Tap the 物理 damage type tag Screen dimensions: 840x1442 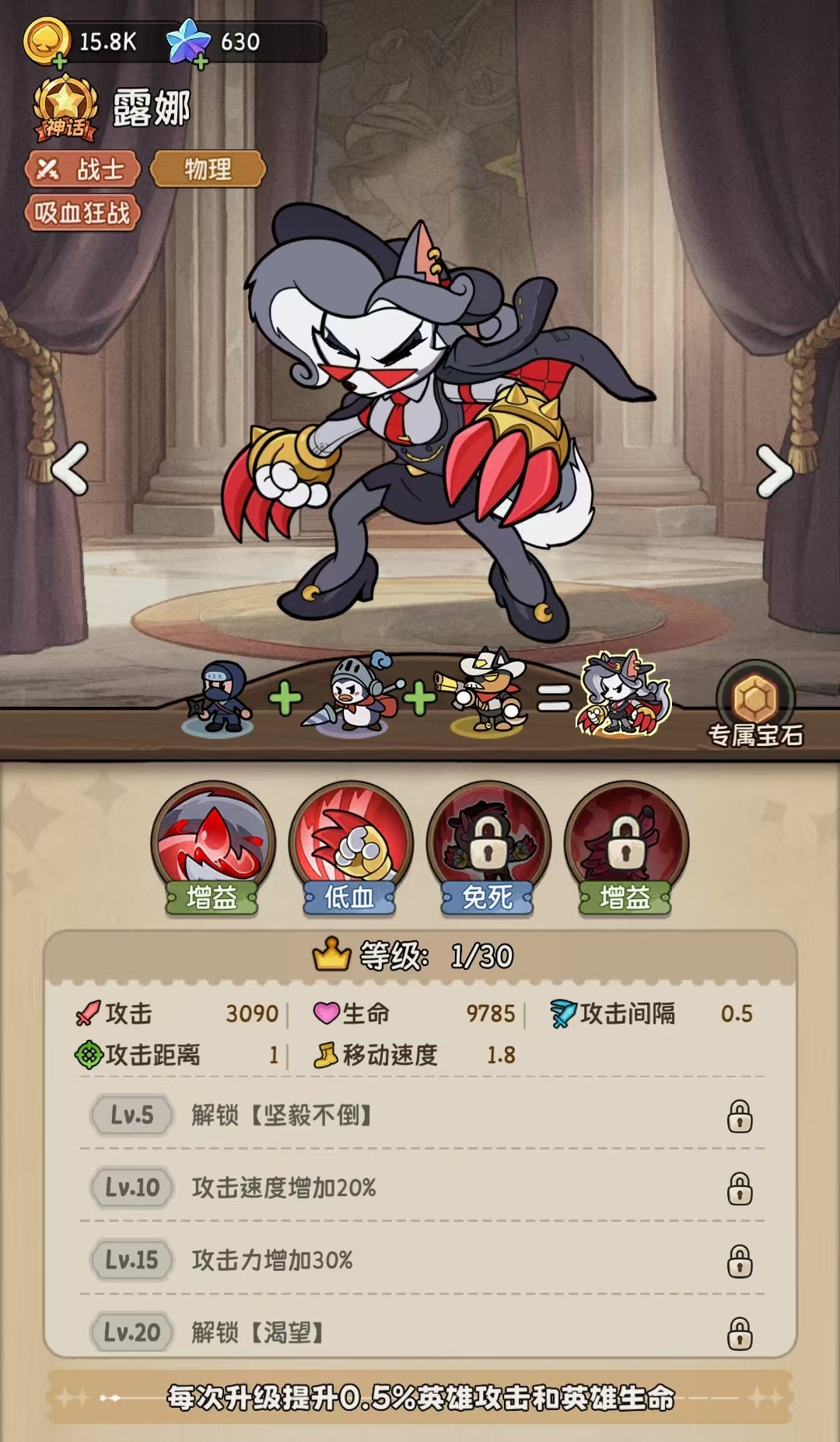point(208,169)
